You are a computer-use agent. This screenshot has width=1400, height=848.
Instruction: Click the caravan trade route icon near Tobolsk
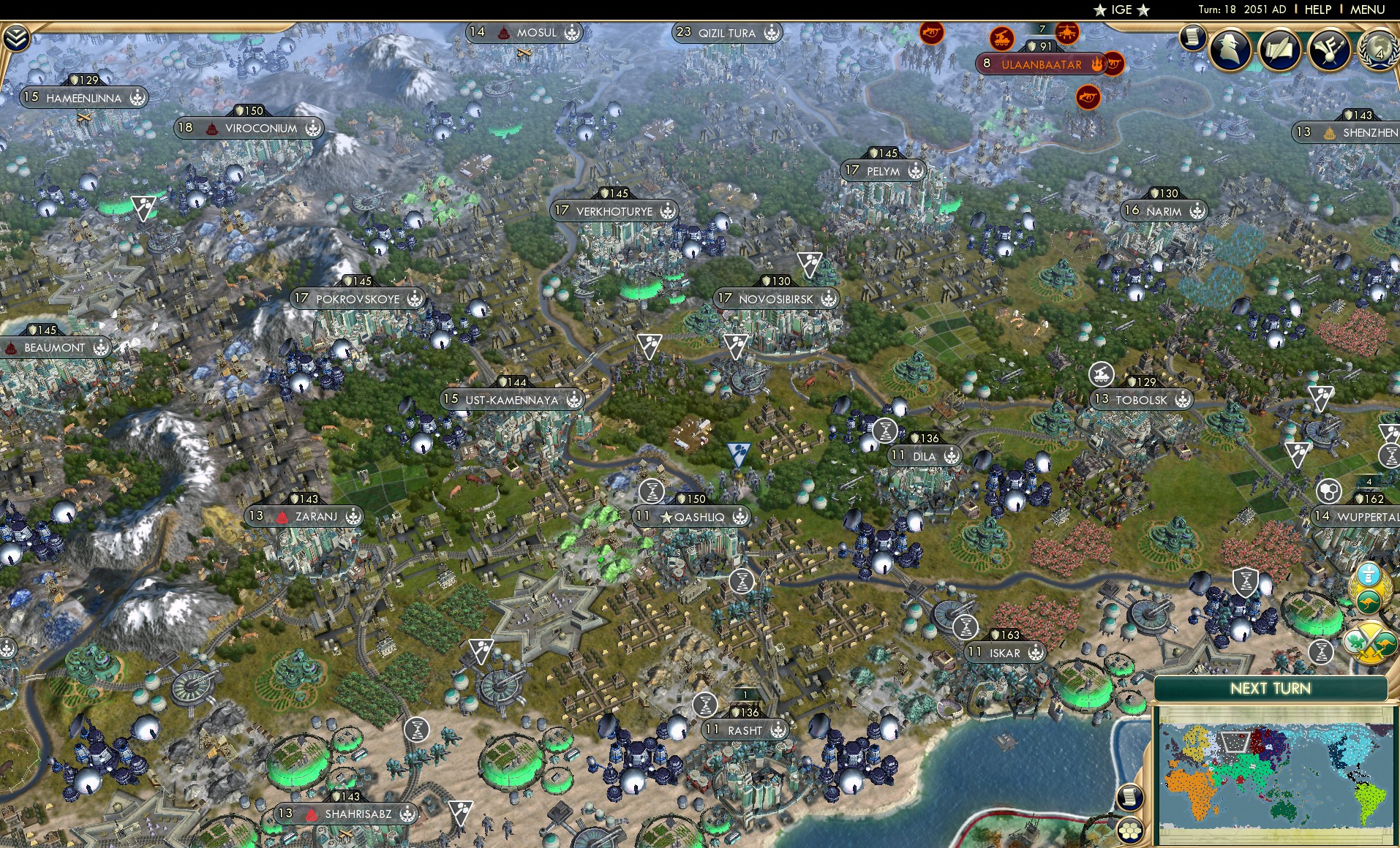(x=1101, y=375)
